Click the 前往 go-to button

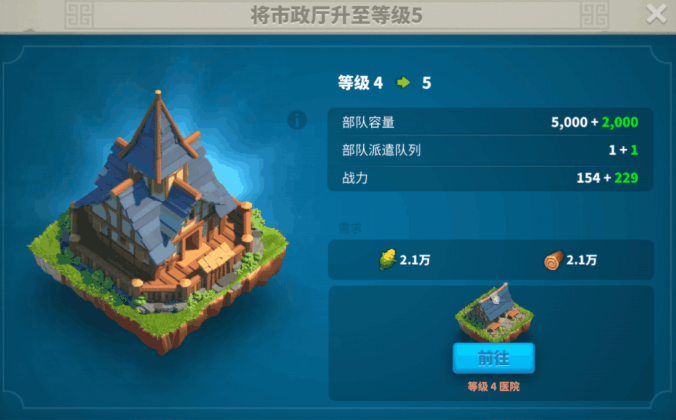[493, 358]
